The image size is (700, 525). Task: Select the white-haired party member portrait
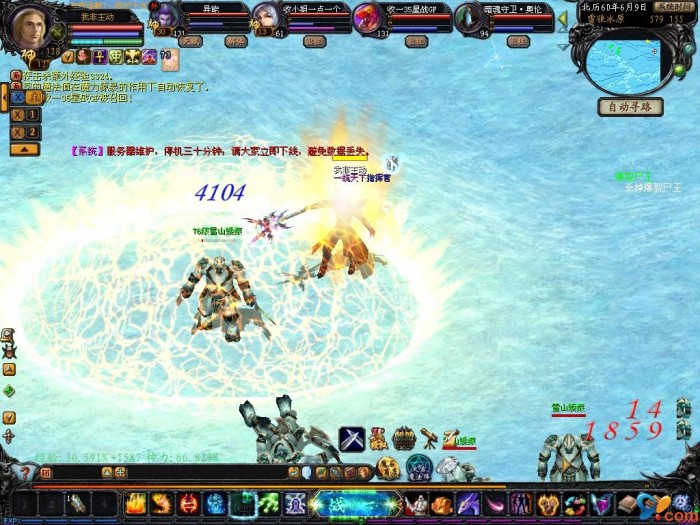coord(266,18)
